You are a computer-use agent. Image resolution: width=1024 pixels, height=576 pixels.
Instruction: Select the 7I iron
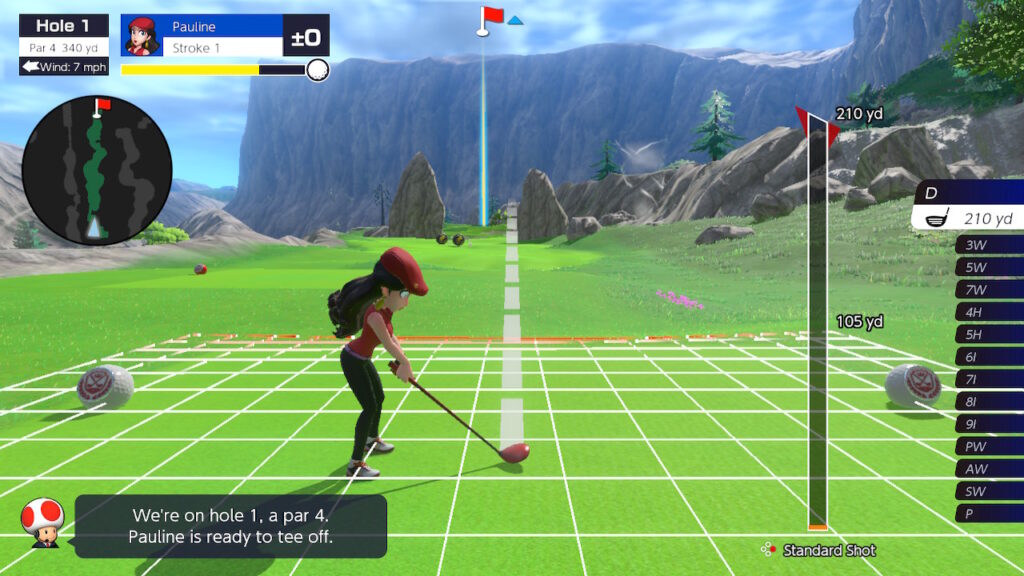(988, 379)
